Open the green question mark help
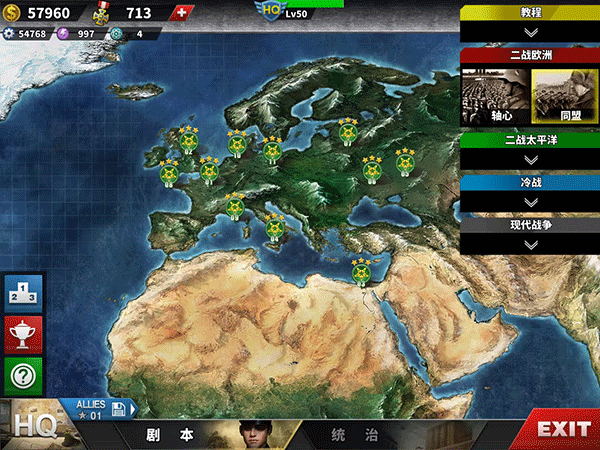Screen dimensions: 600x450 pyautogui.click(x=23, y=375)
